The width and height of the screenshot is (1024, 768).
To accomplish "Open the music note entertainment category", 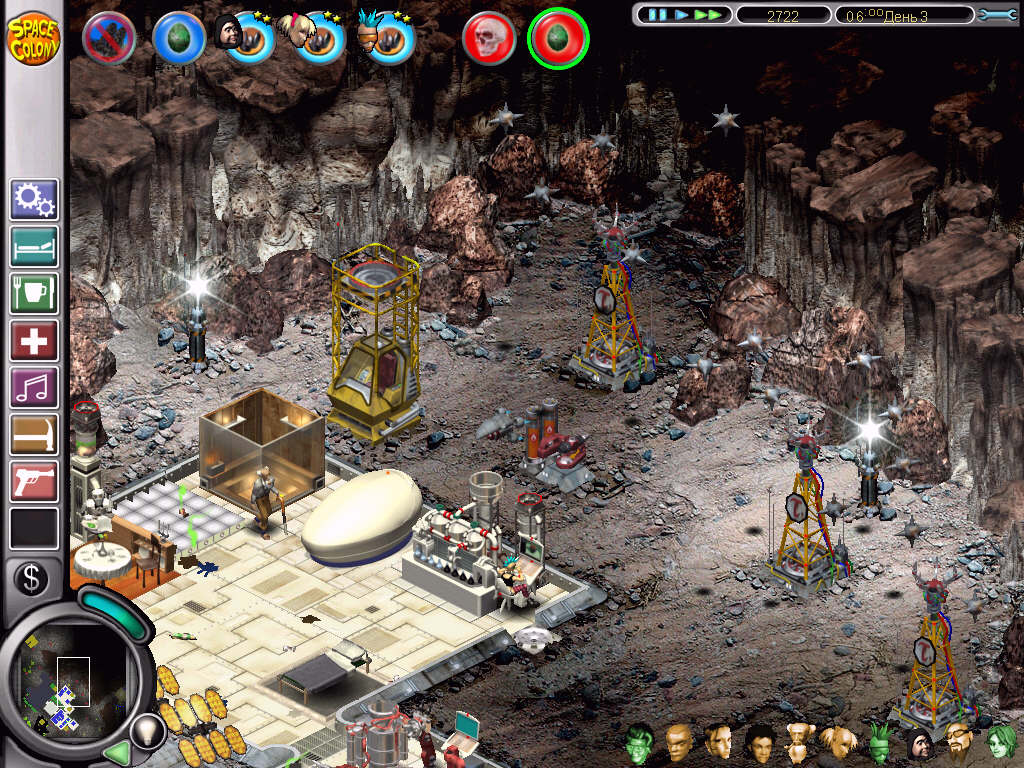I will click(34, 387).
